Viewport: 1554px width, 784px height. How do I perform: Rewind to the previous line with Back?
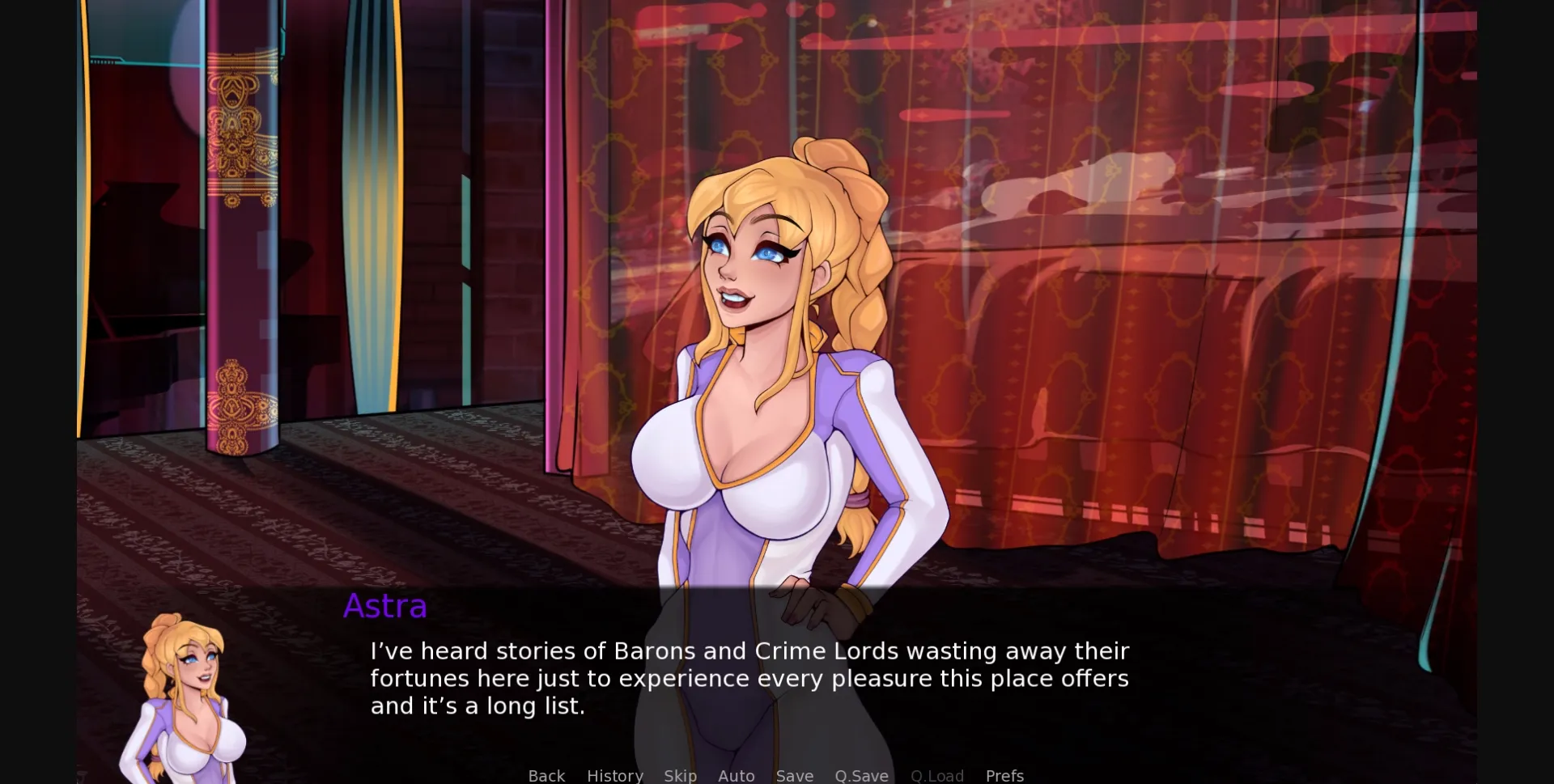click(546, 775)
